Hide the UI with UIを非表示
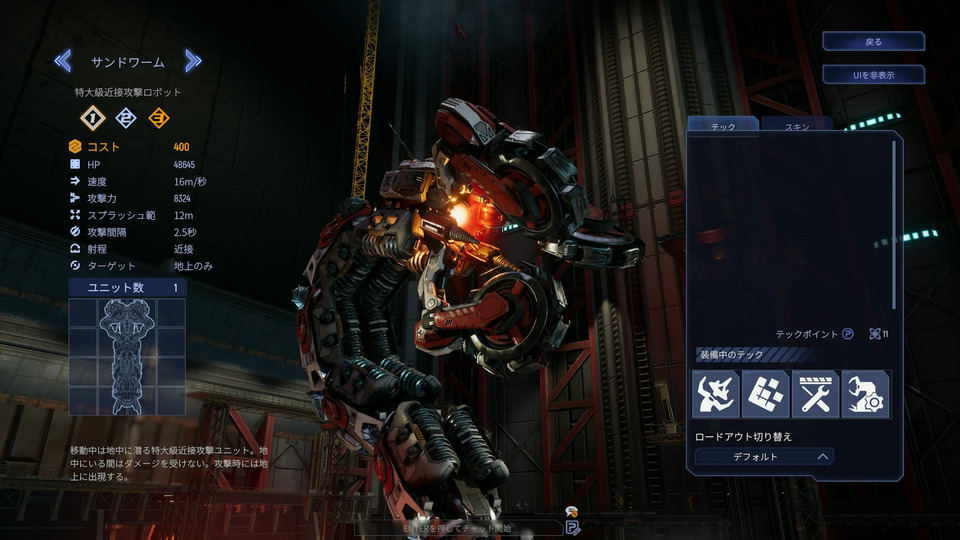The image size is (960, 540). [873, 75]
